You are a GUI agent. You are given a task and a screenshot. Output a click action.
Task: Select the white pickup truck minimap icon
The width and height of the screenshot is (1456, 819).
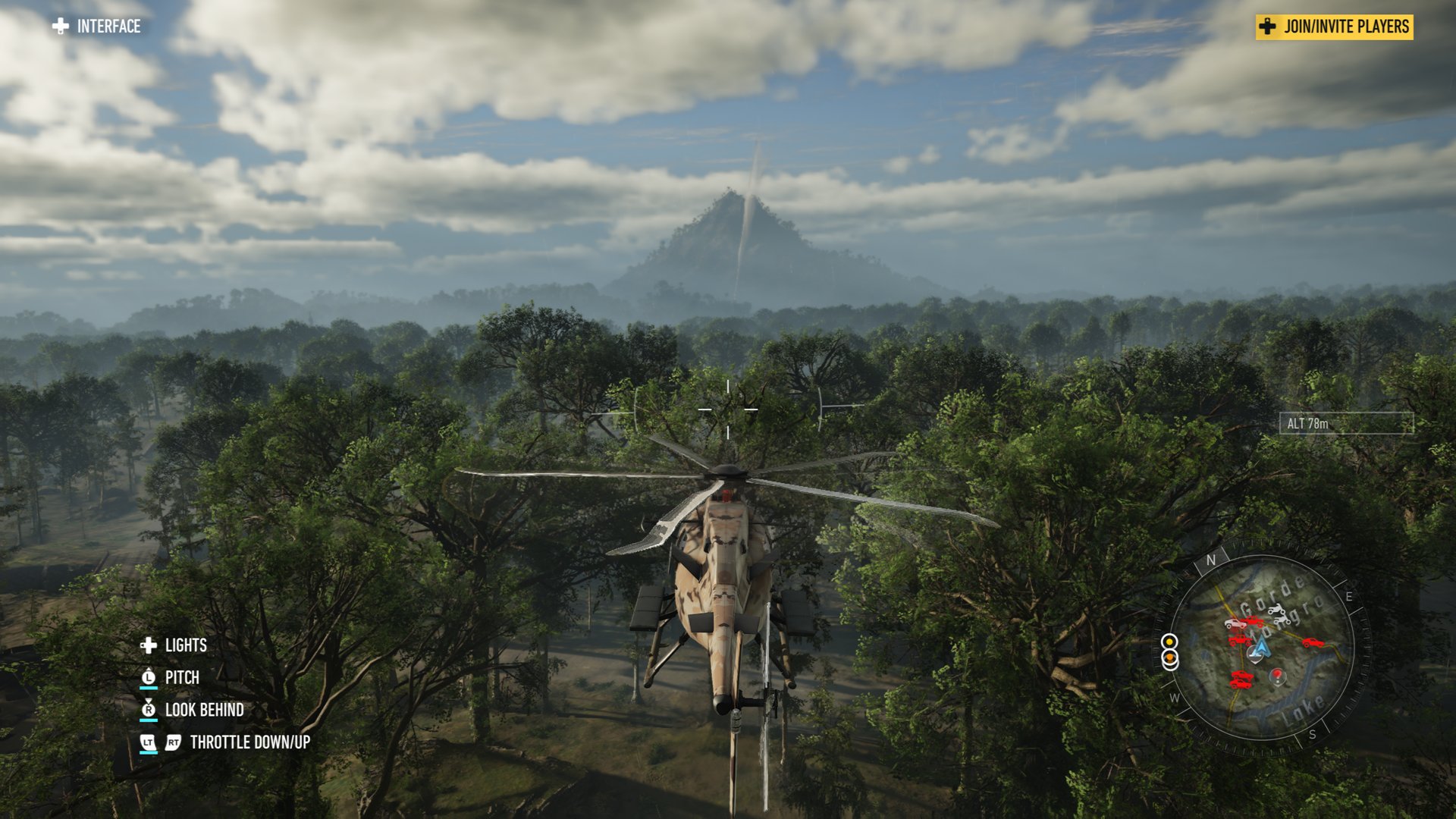[1235, 624]
